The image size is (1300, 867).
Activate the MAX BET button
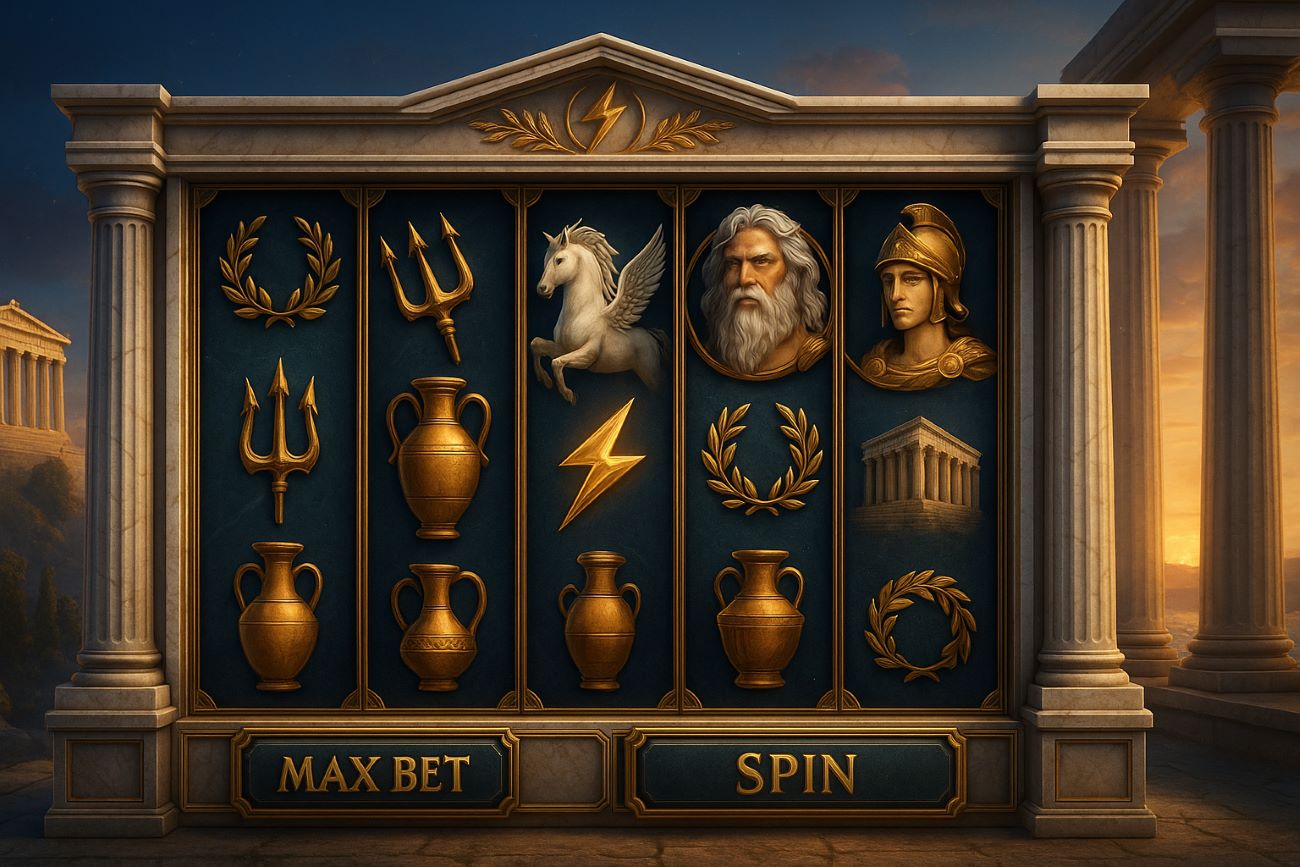[x=374, y=773]
